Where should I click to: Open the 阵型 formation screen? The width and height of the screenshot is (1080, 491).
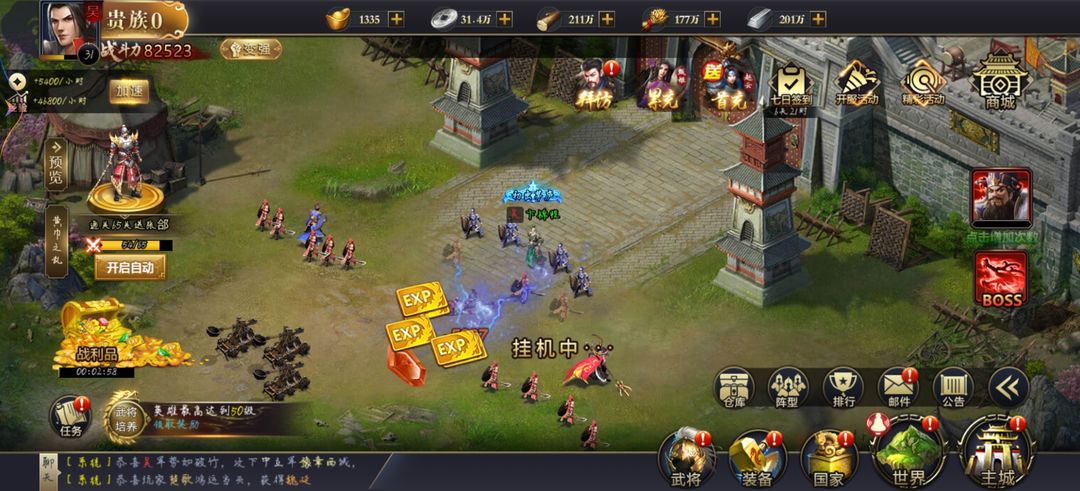pyautogui.click(x=788, y=388)
